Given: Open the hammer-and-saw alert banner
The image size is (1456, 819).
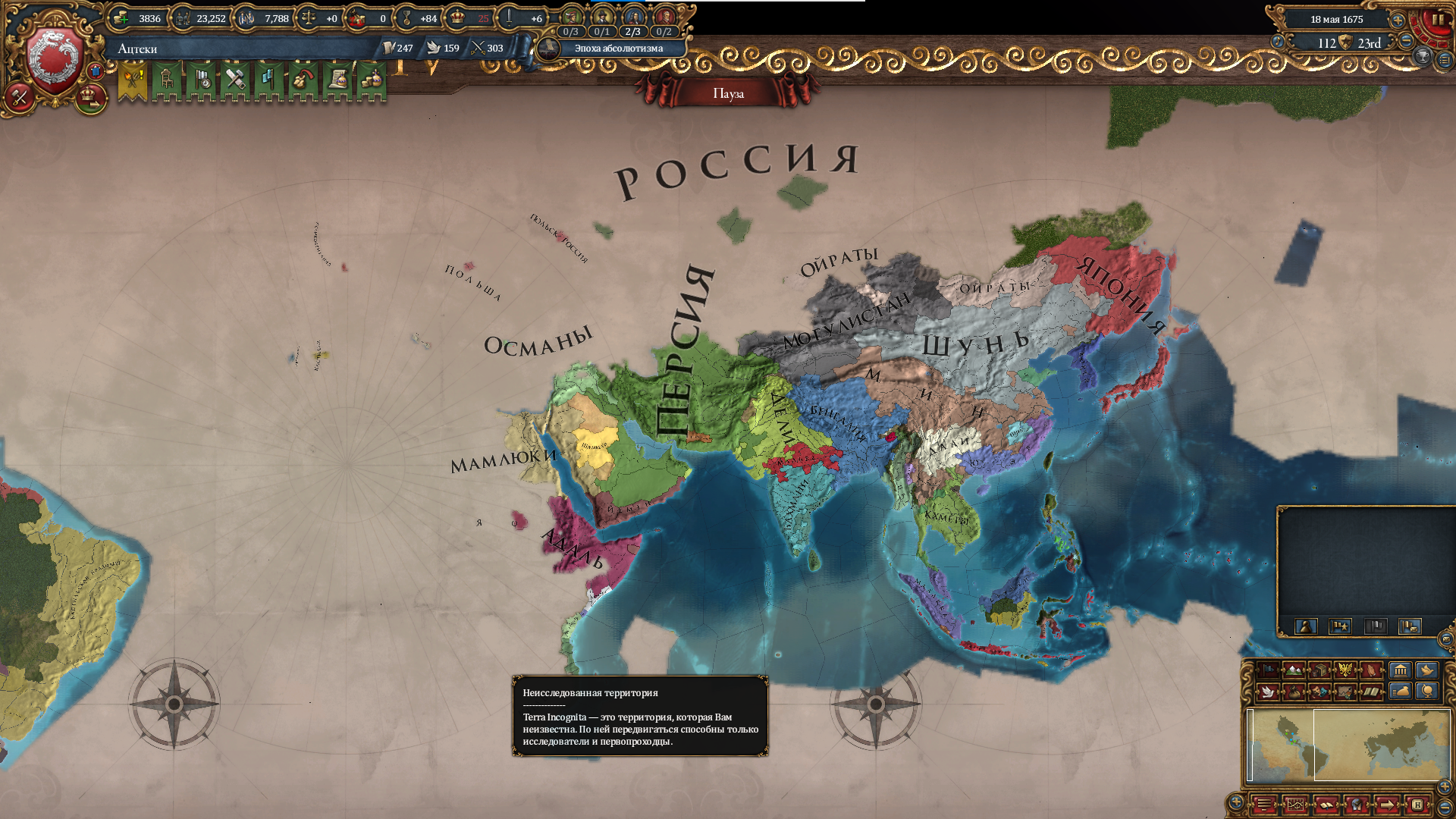Looking at the screenshot, I should coord(235,80).
